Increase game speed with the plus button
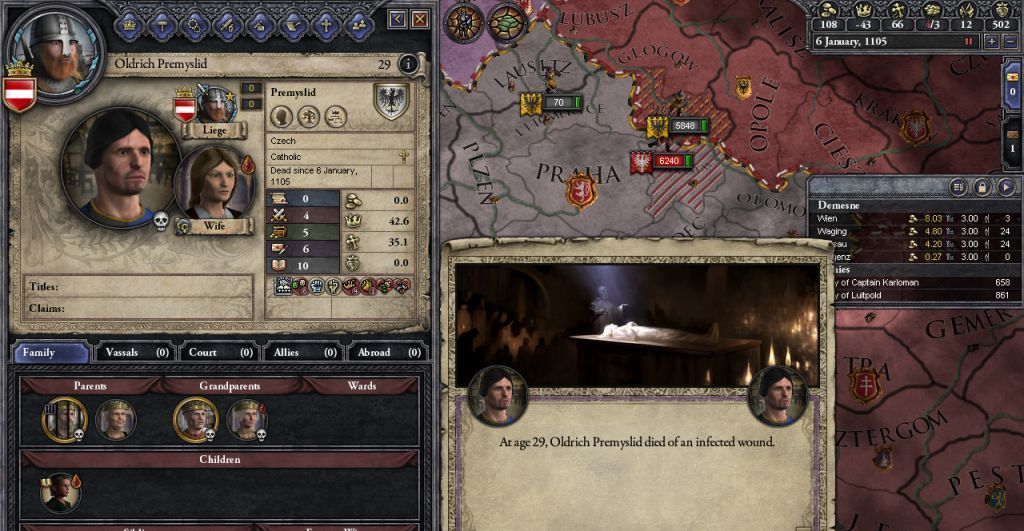This screenshot has height=531, width=1024. click(x=991, y=42)
